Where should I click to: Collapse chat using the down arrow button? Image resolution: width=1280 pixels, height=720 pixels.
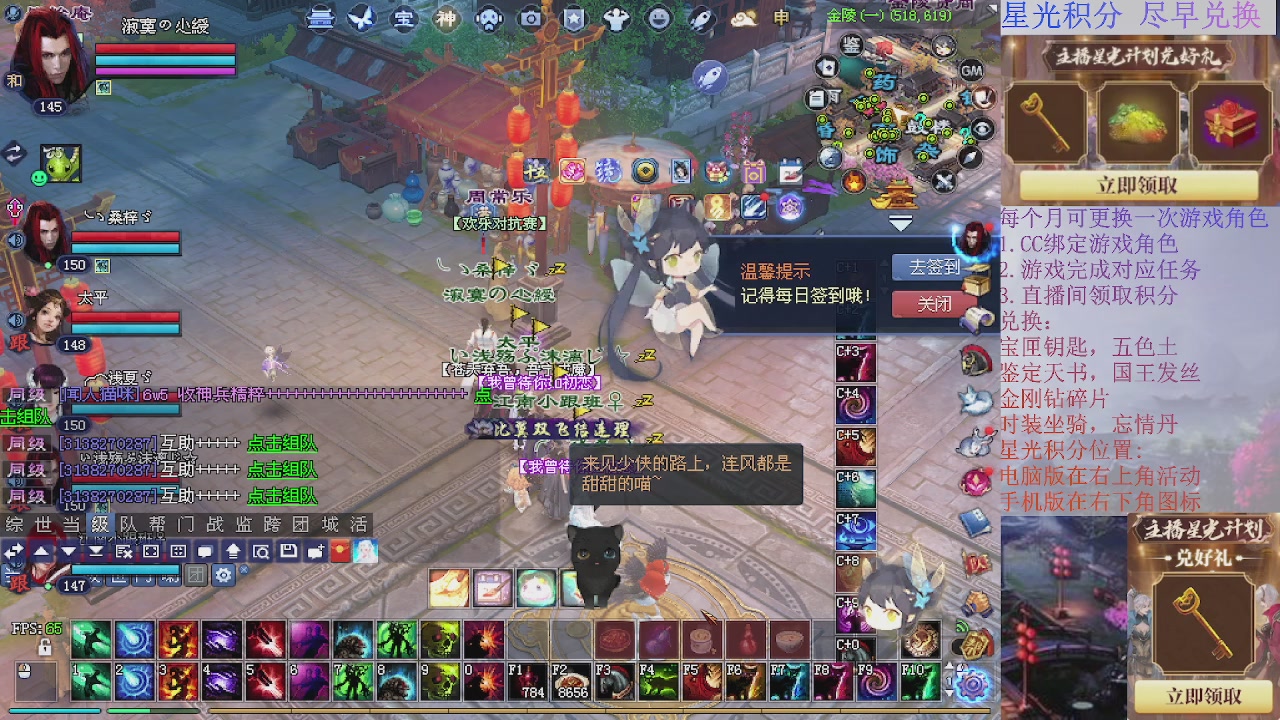67,548
